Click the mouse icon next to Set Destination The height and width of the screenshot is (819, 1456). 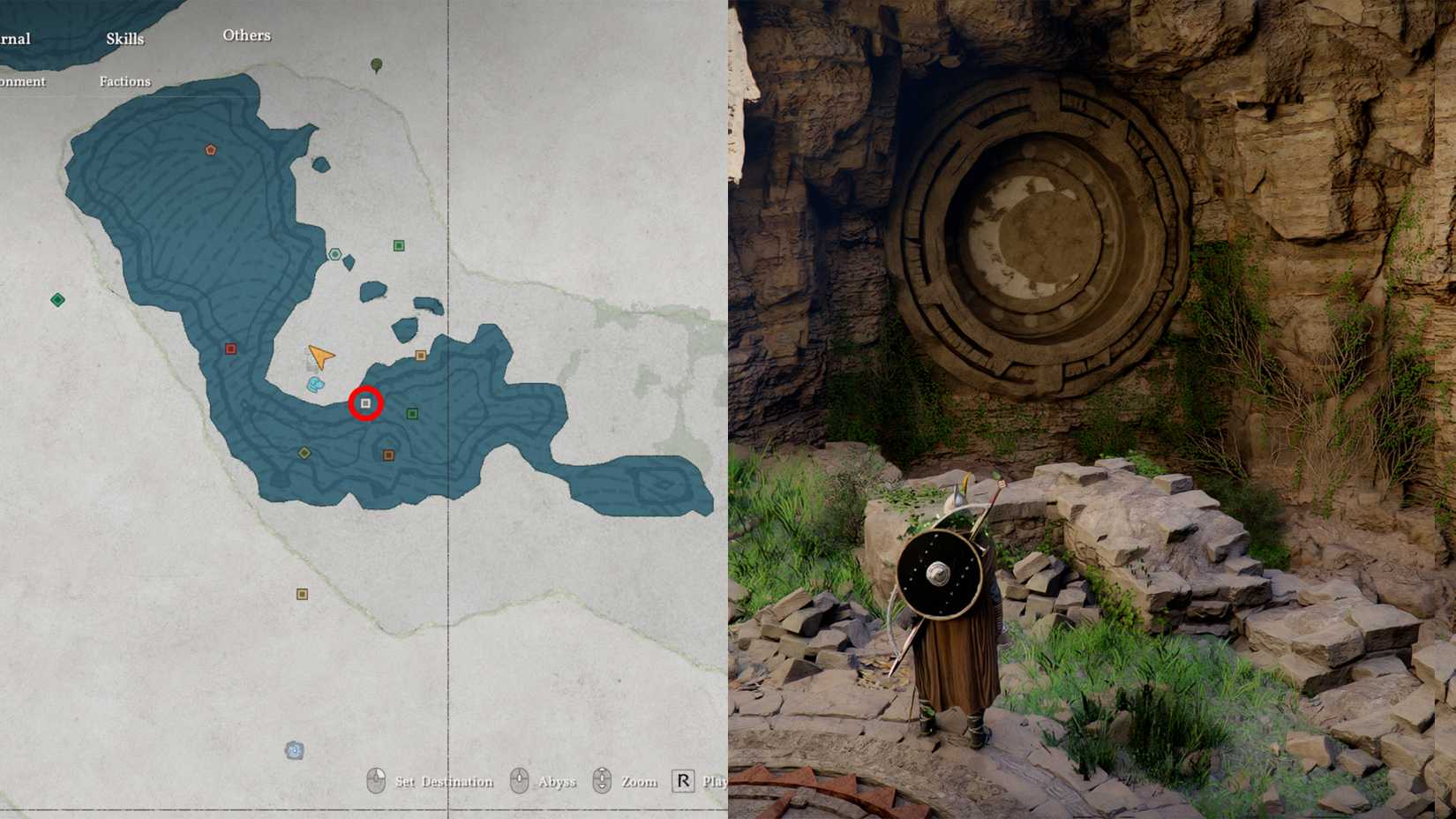point(375,780)
